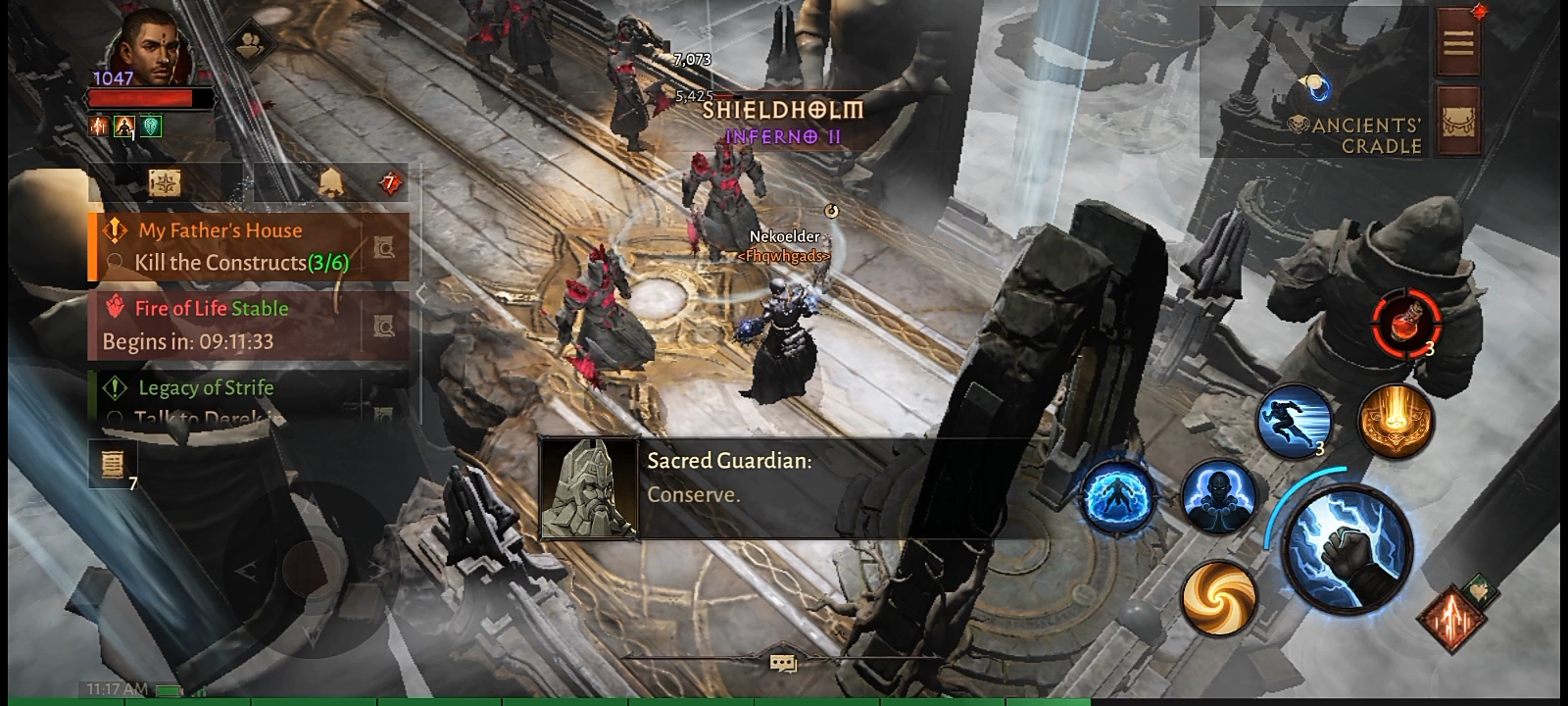Switch to the bell notifications tab
1568x706 pixels.
331,183
